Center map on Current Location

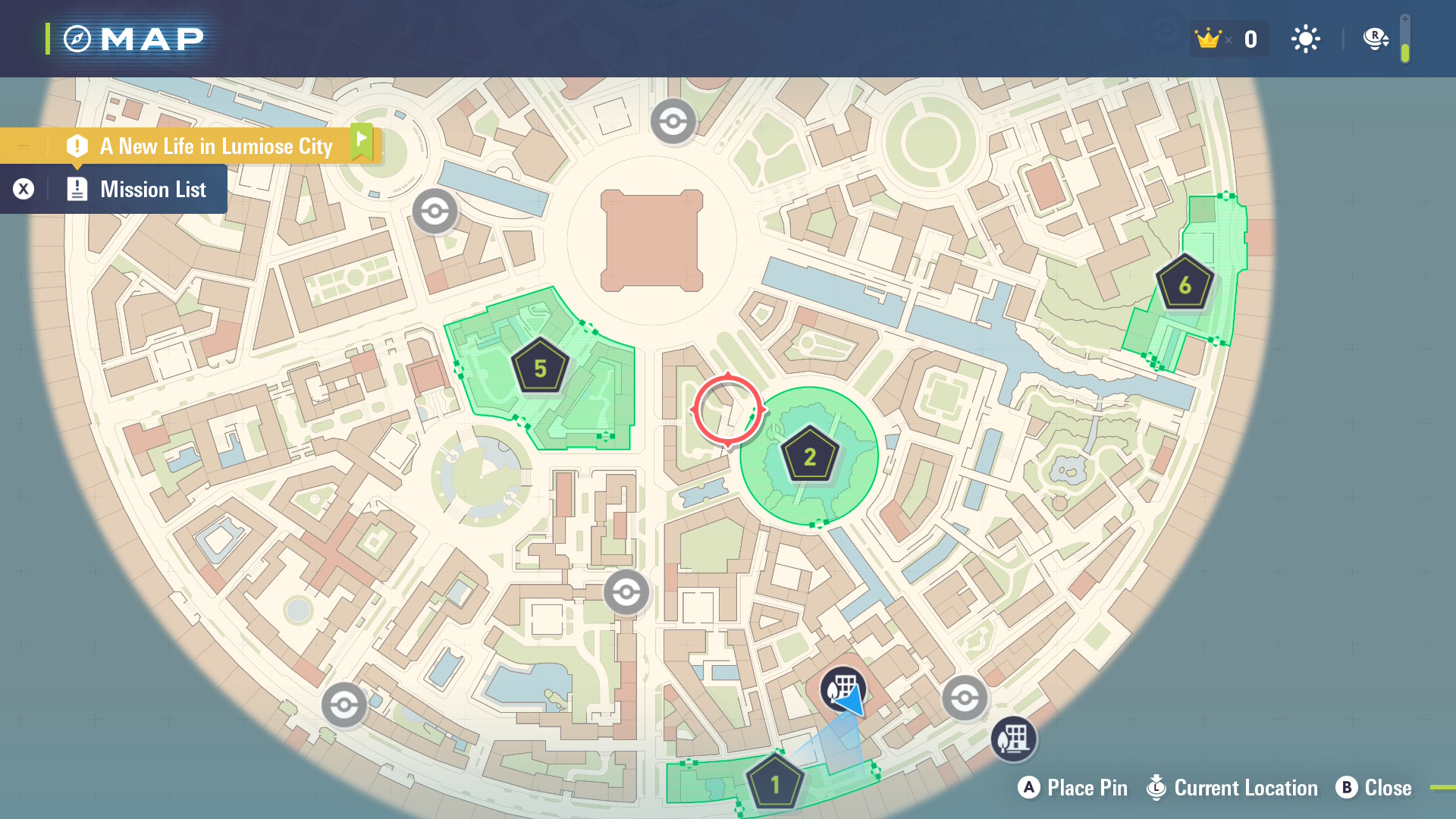pyautogui.click(x=1233, y=788)
